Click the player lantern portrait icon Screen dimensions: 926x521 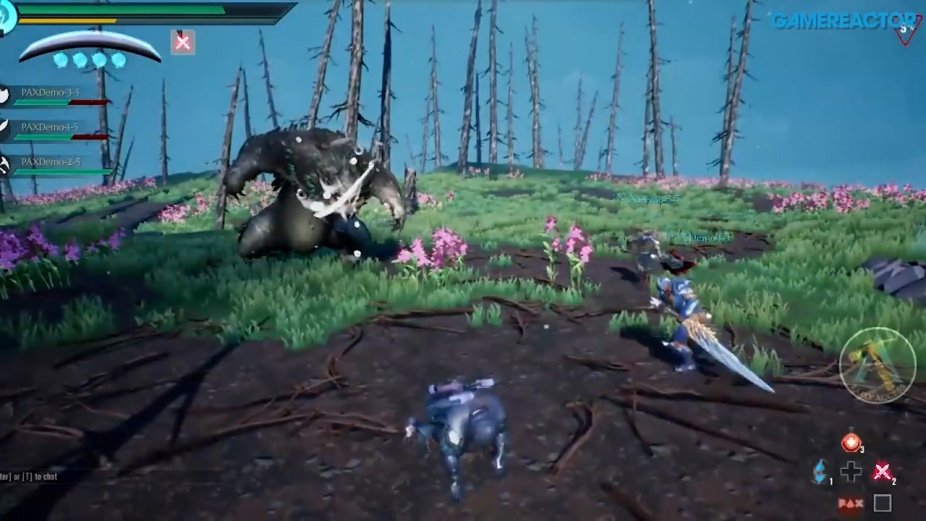pos(8,17)
